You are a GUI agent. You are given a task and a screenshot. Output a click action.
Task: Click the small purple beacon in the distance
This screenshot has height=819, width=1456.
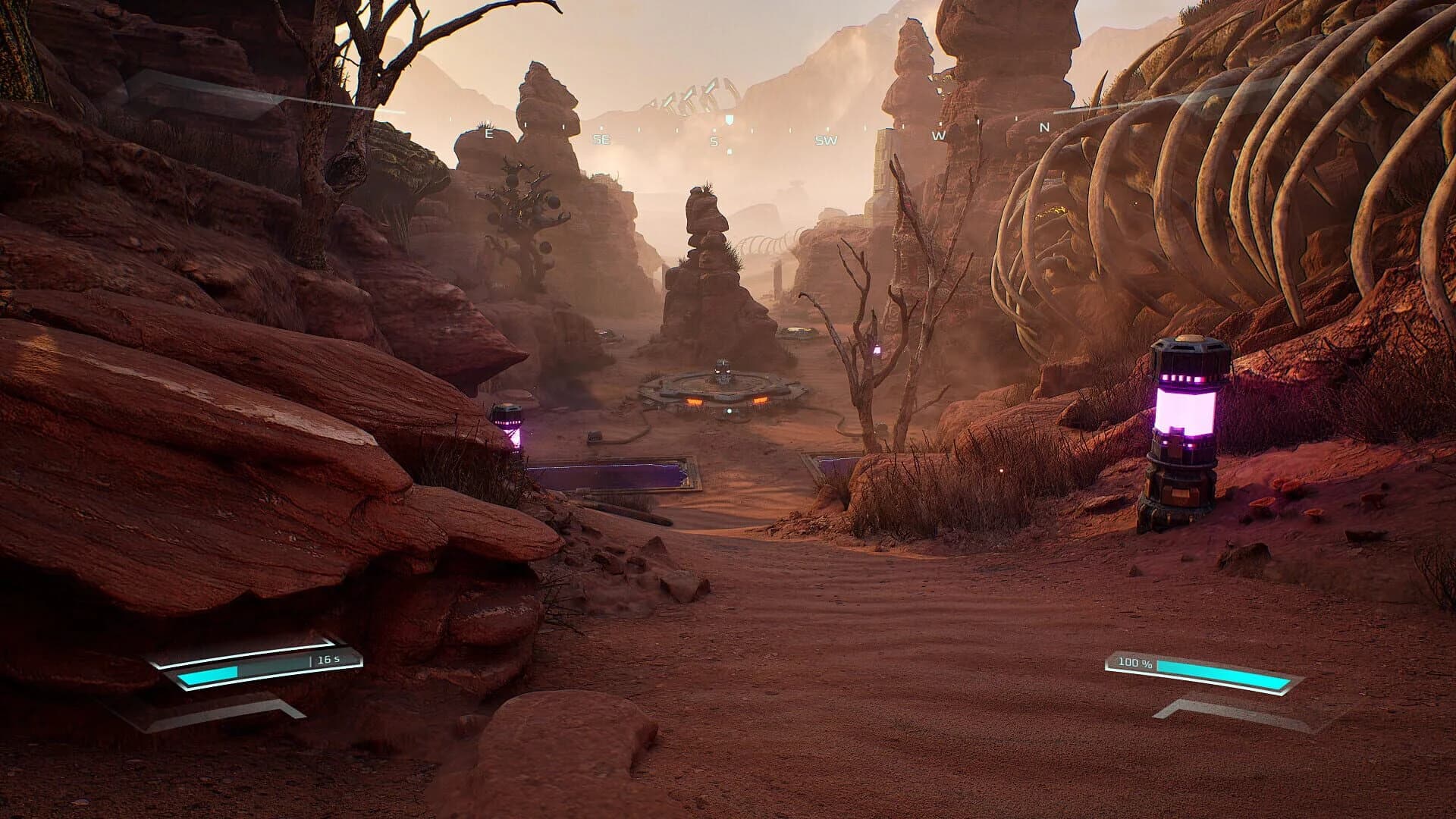(x=877, y=350)
